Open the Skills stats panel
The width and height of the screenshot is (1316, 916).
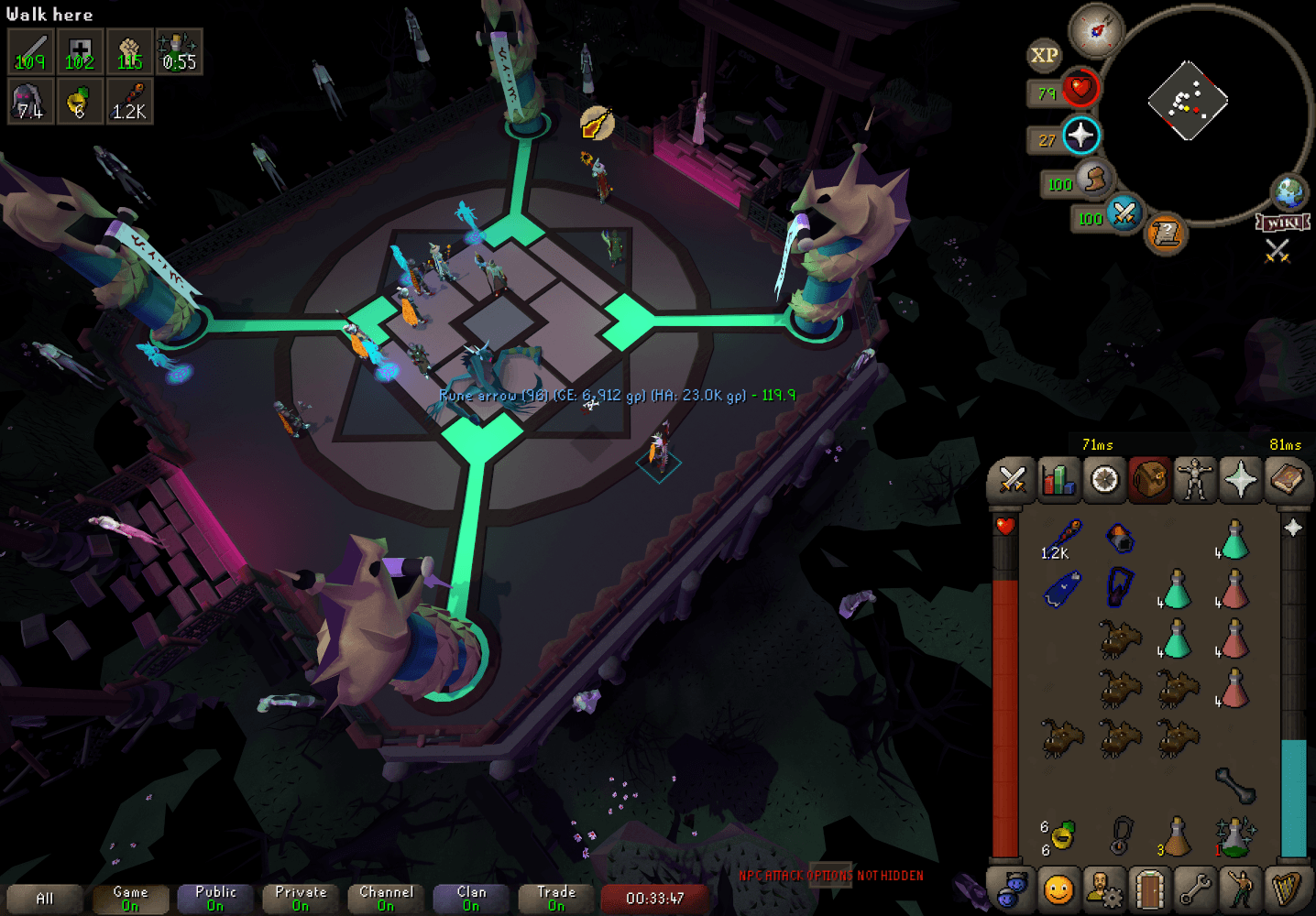pyautogui.click(x=1057, y=479)
